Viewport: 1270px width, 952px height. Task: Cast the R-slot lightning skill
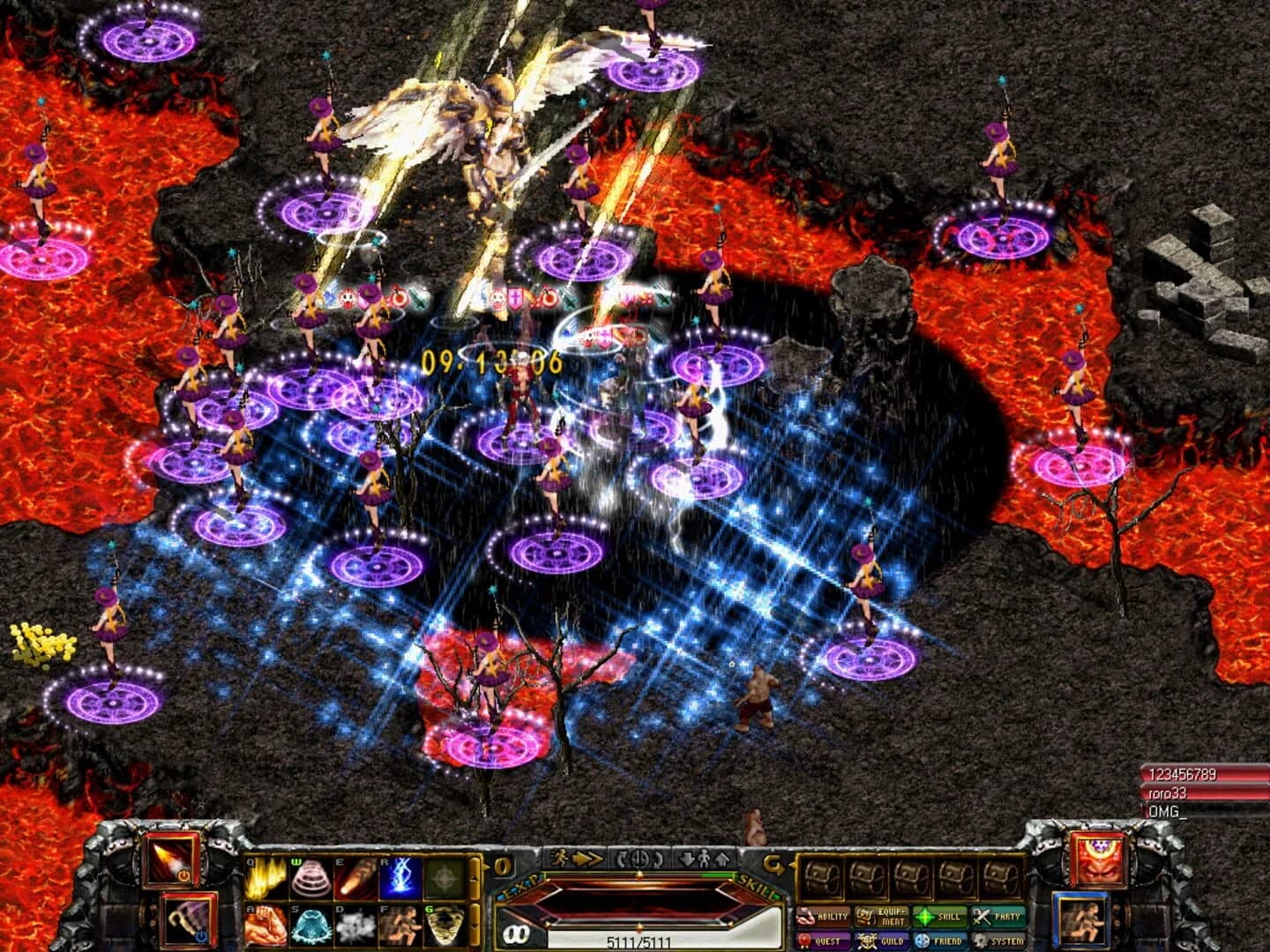(401, 877)
